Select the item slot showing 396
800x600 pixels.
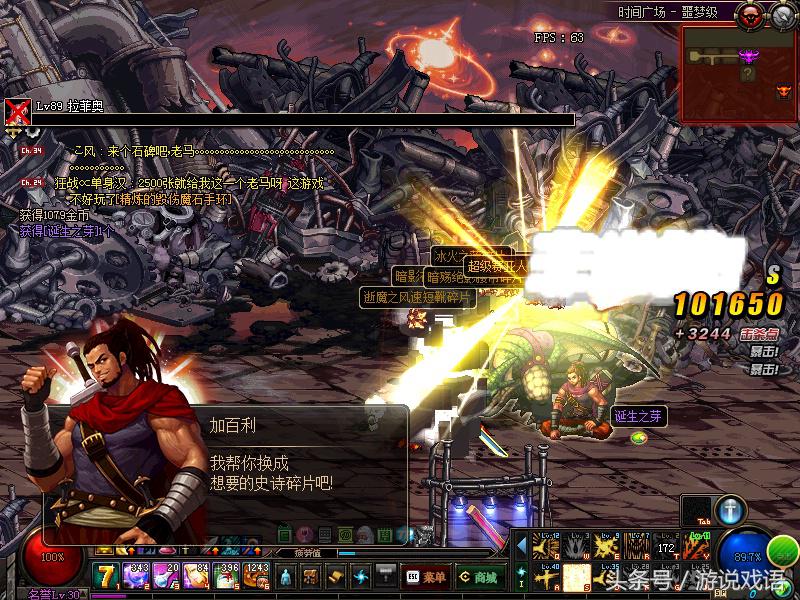click(227, 575)
